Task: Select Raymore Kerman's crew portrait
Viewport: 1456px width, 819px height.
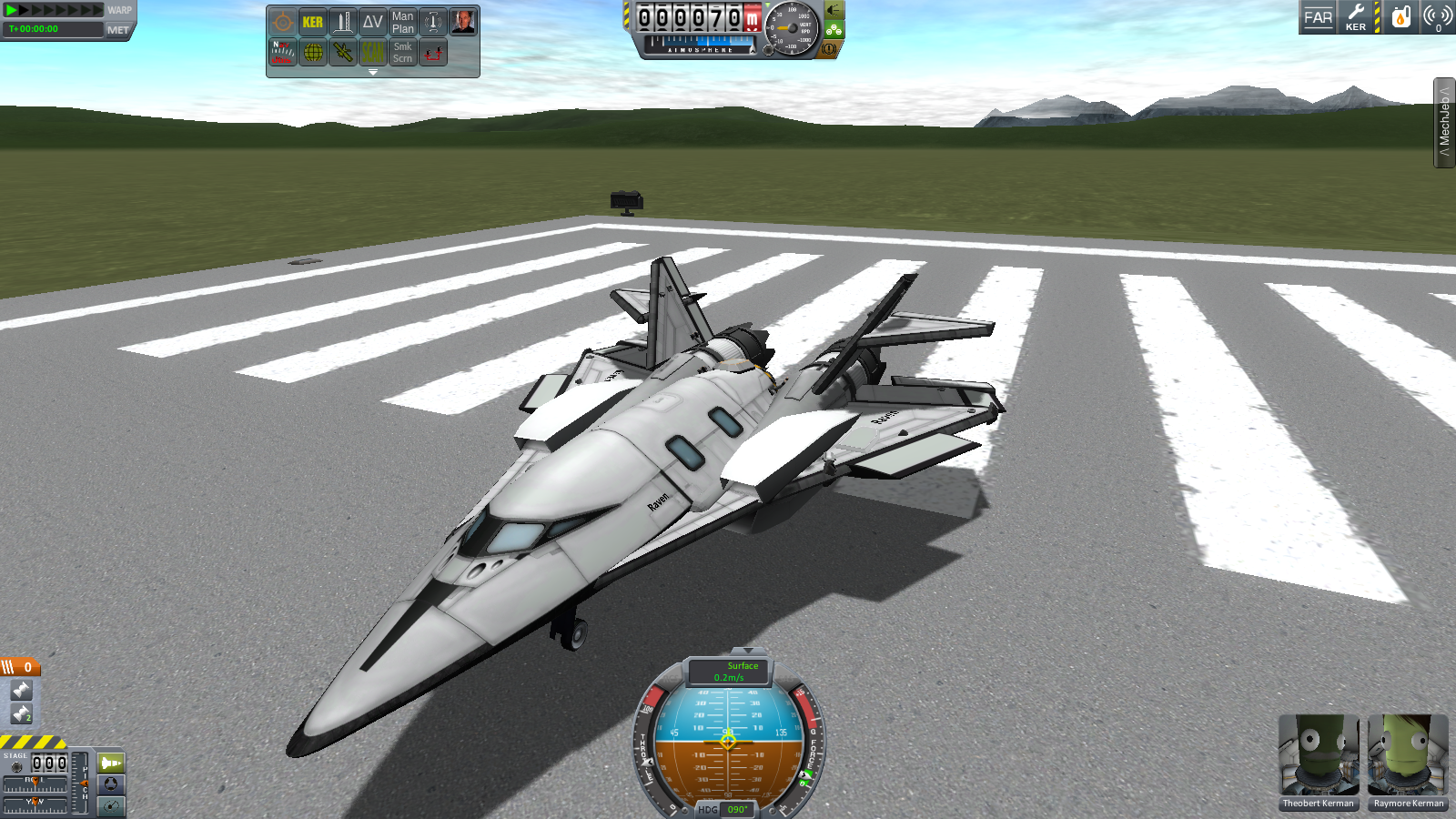Action: (1408, 758)
